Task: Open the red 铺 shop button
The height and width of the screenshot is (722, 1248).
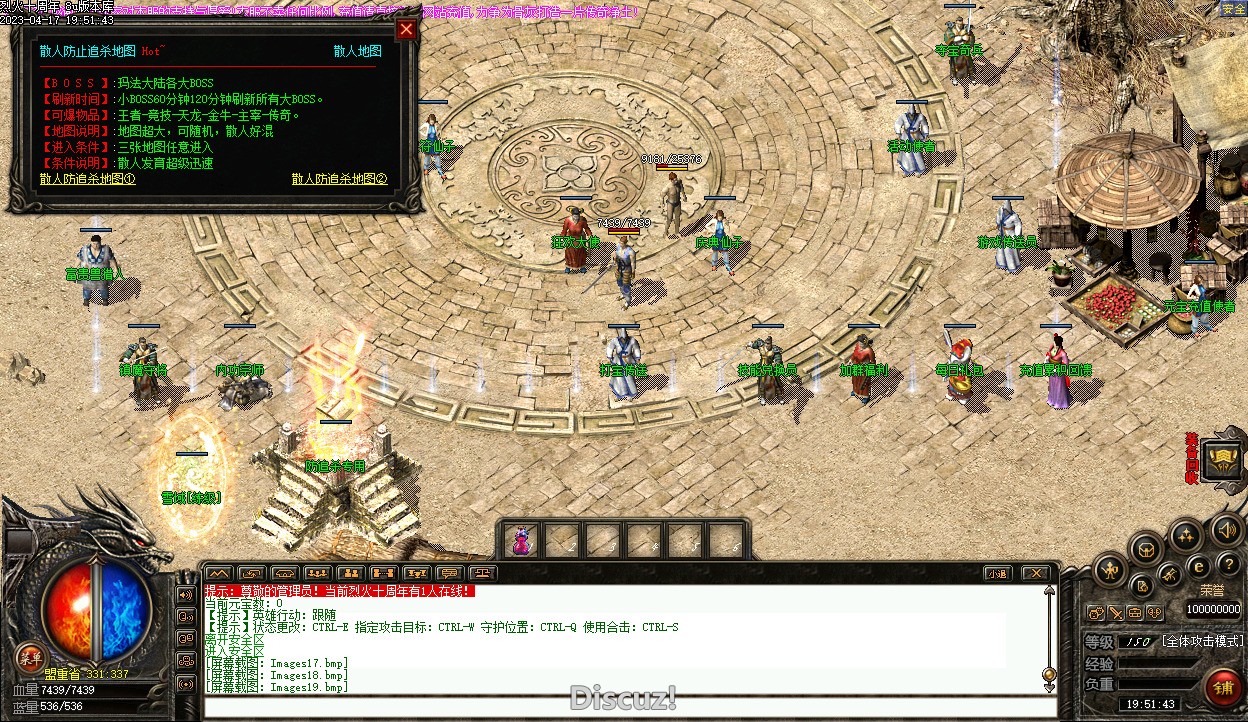Action: (x=1222, y=687)
